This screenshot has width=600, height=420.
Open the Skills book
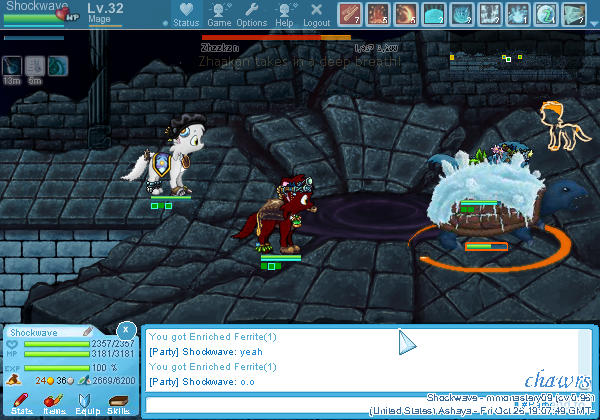coord(118,403)
